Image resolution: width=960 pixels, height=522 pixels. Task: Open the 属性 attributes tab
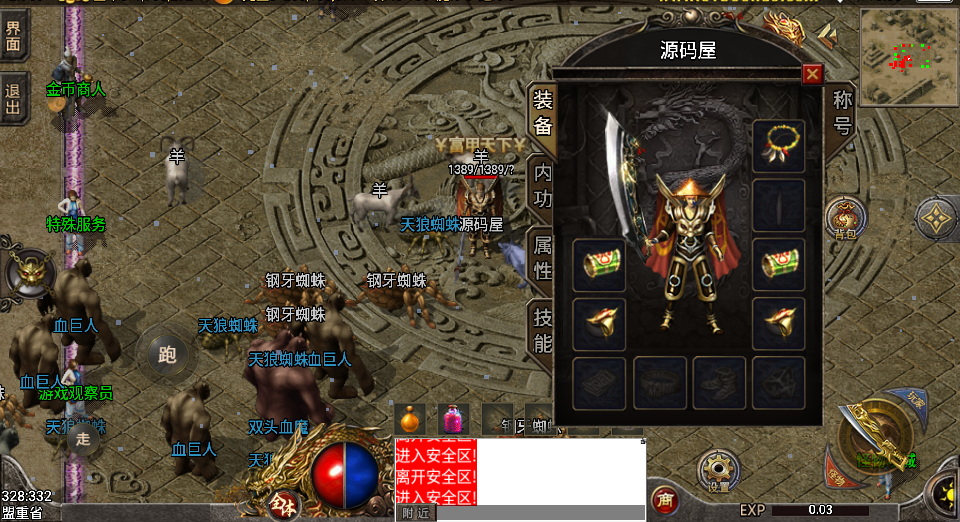pos(542,255)
